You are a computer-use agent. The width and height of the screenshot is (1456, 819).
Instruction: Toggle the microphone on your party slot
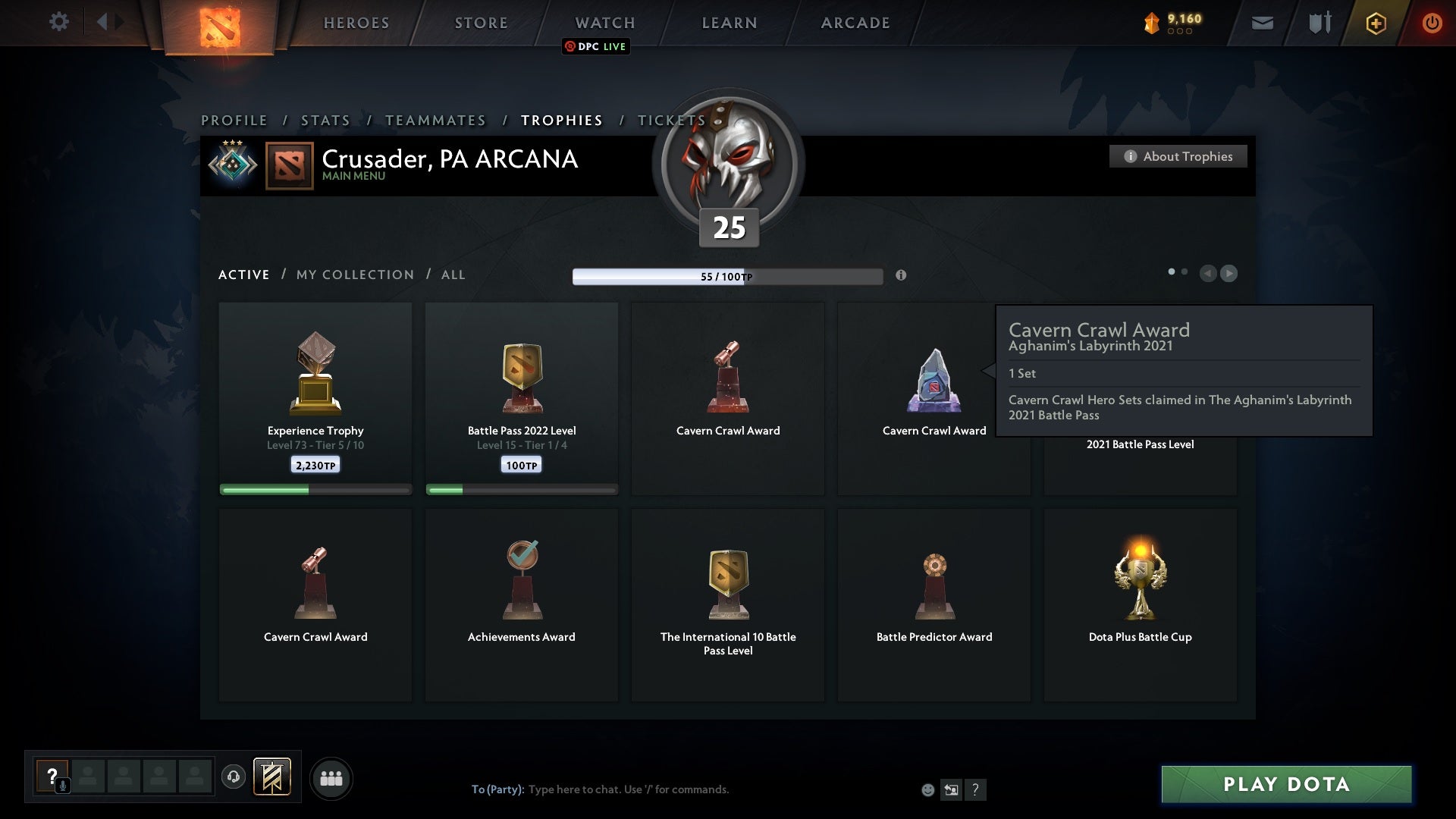click(61, 786)
